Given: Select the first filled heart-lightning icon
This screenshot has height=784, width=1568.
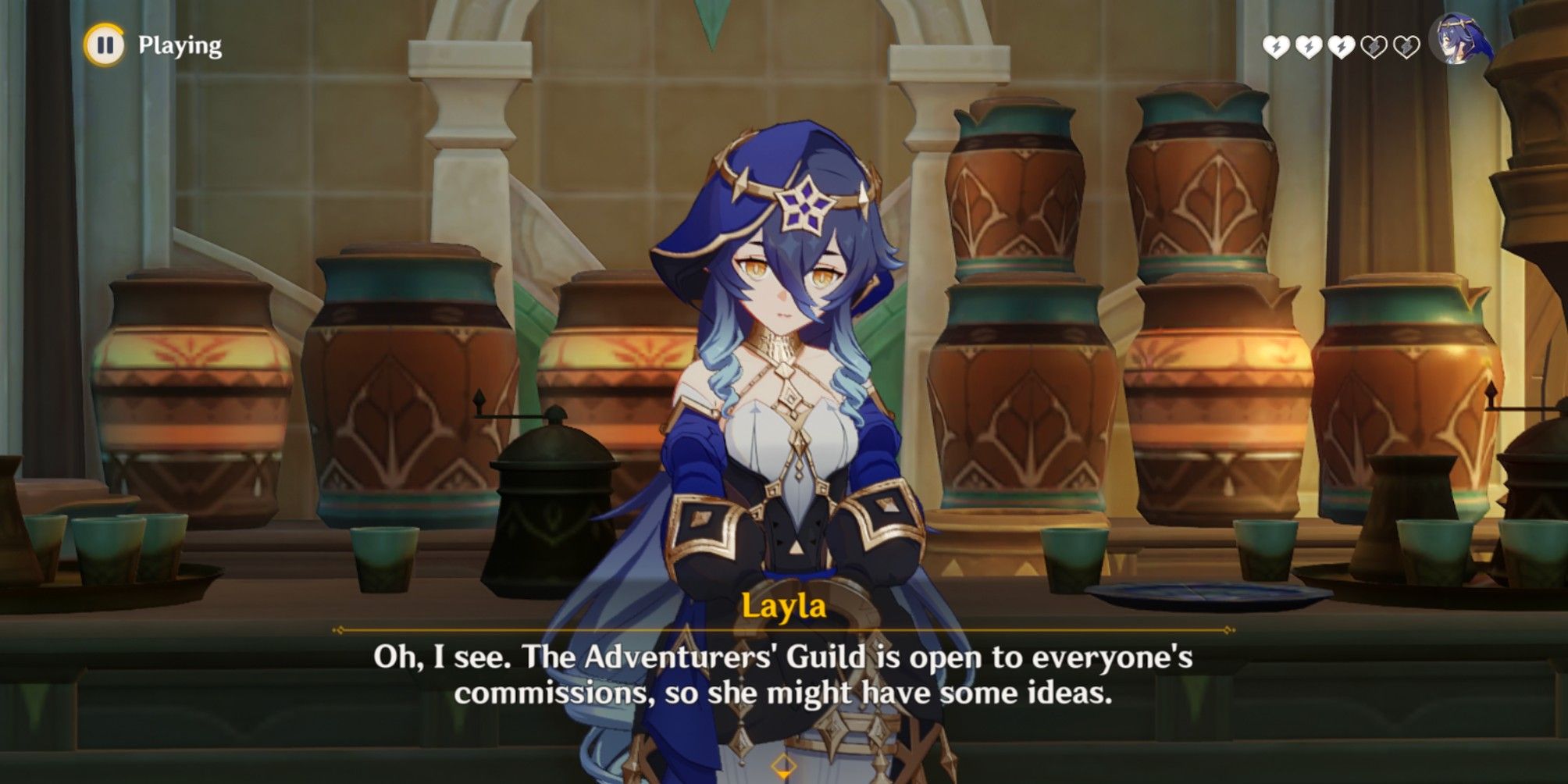Looking at the screenshot, I should click(1276, 48).
